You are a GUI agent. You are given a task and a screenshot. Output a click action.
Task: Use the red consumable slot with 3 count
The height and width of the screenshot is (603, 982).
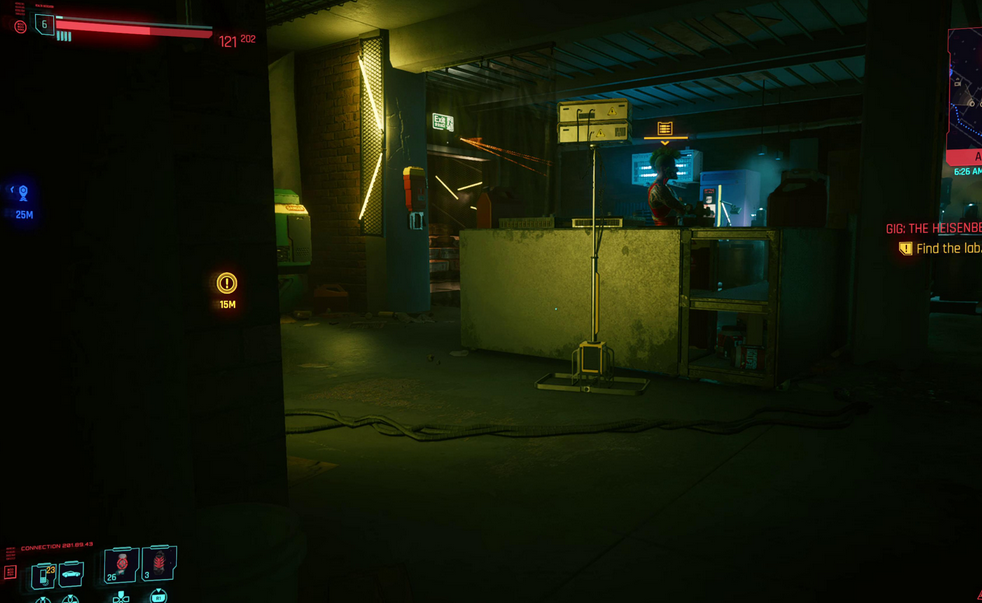[159, 564]
